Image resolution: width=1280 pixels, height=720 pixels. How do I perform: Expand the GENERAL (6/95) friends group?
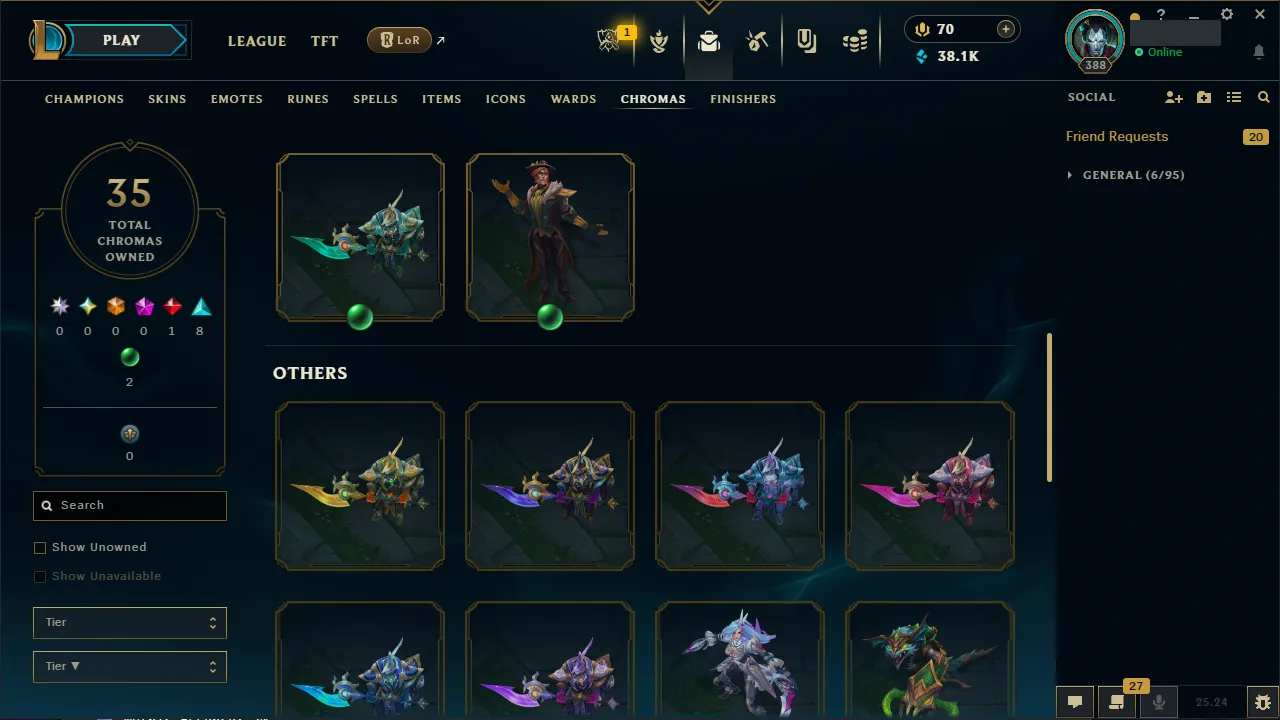(1125, 174)
